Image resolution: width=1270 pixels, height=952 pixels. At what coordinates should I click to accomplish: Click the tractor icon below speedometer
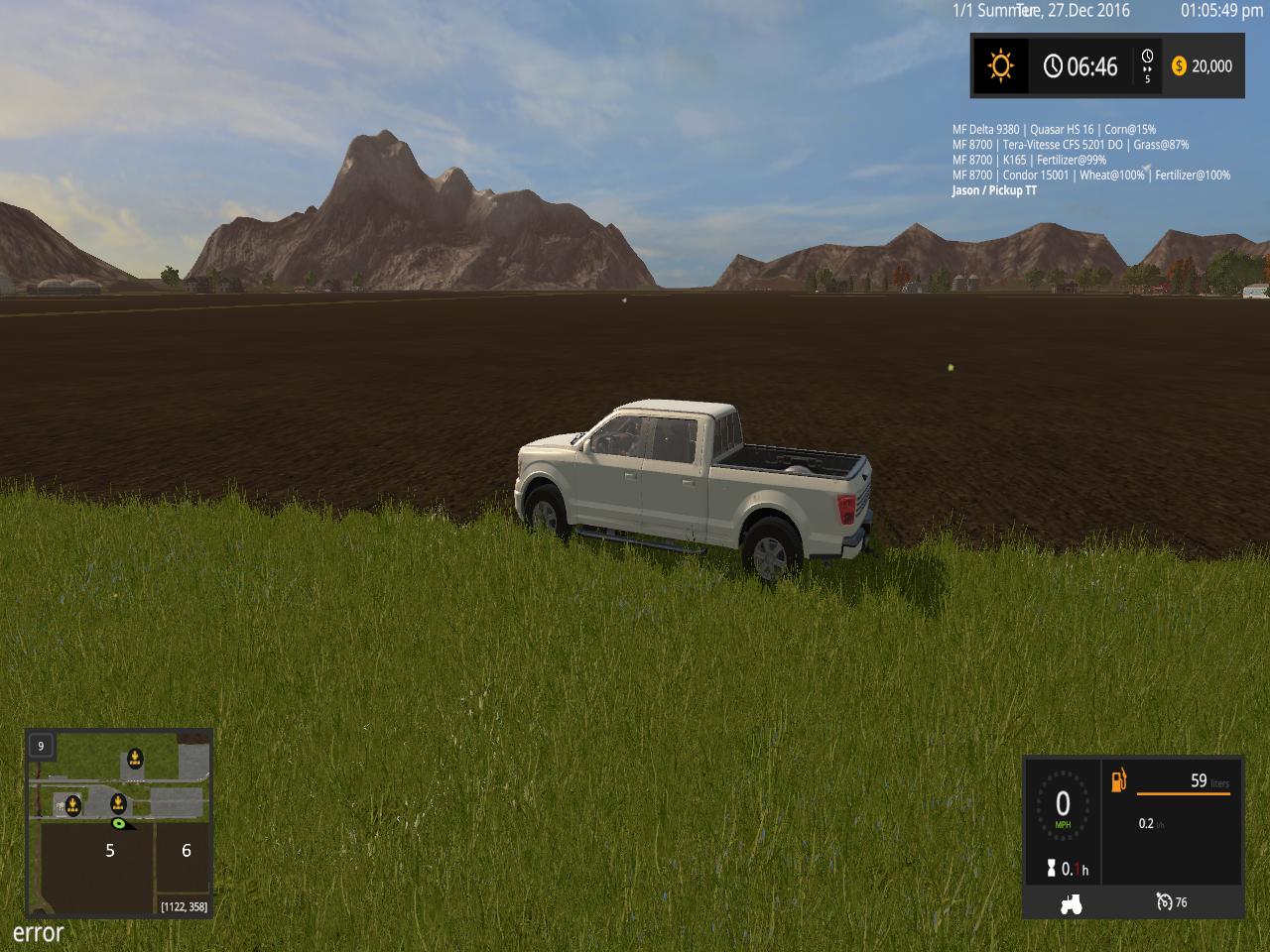point(1071,903)
